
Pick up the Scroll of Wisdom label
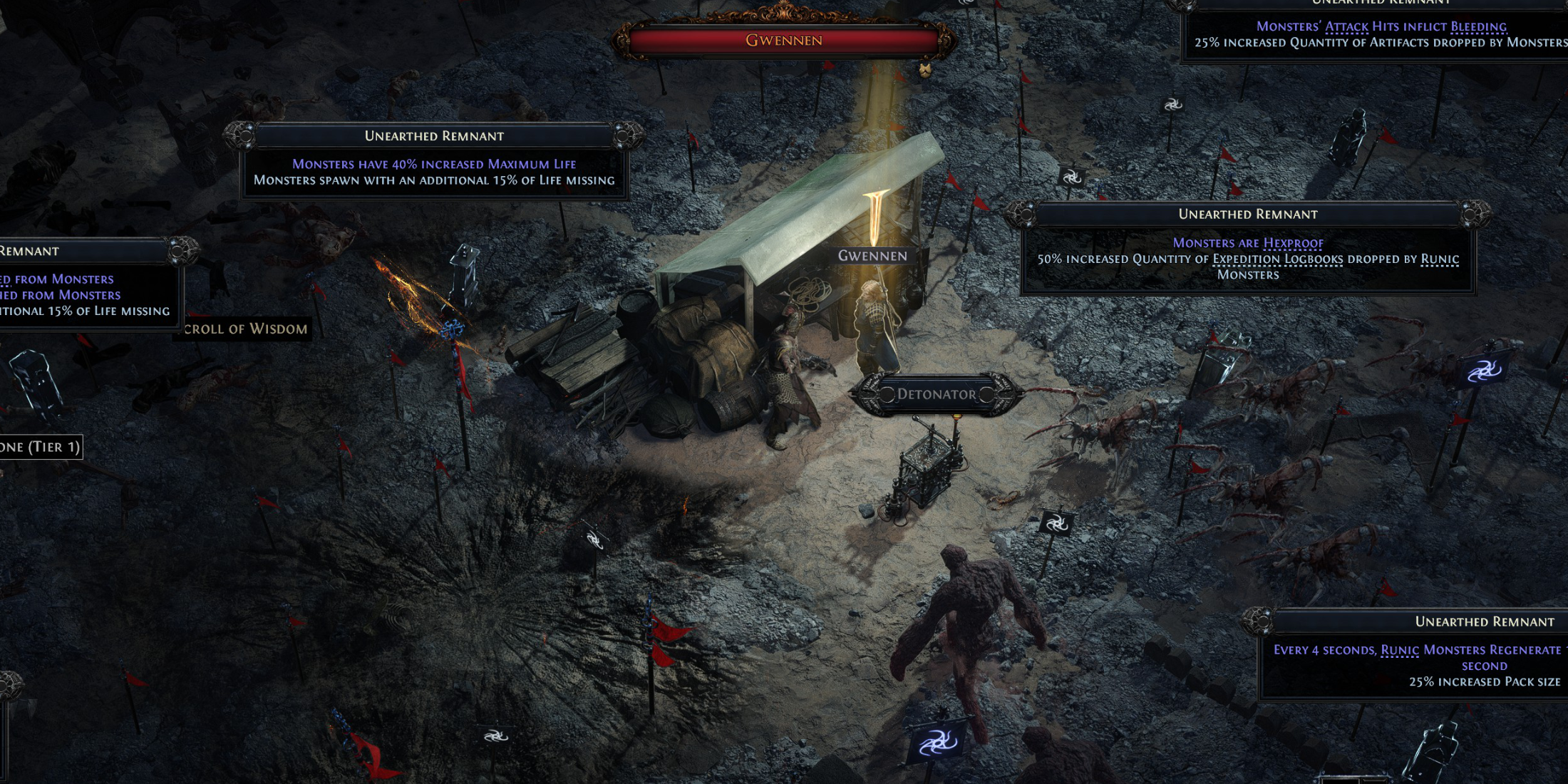pos(244,329)
